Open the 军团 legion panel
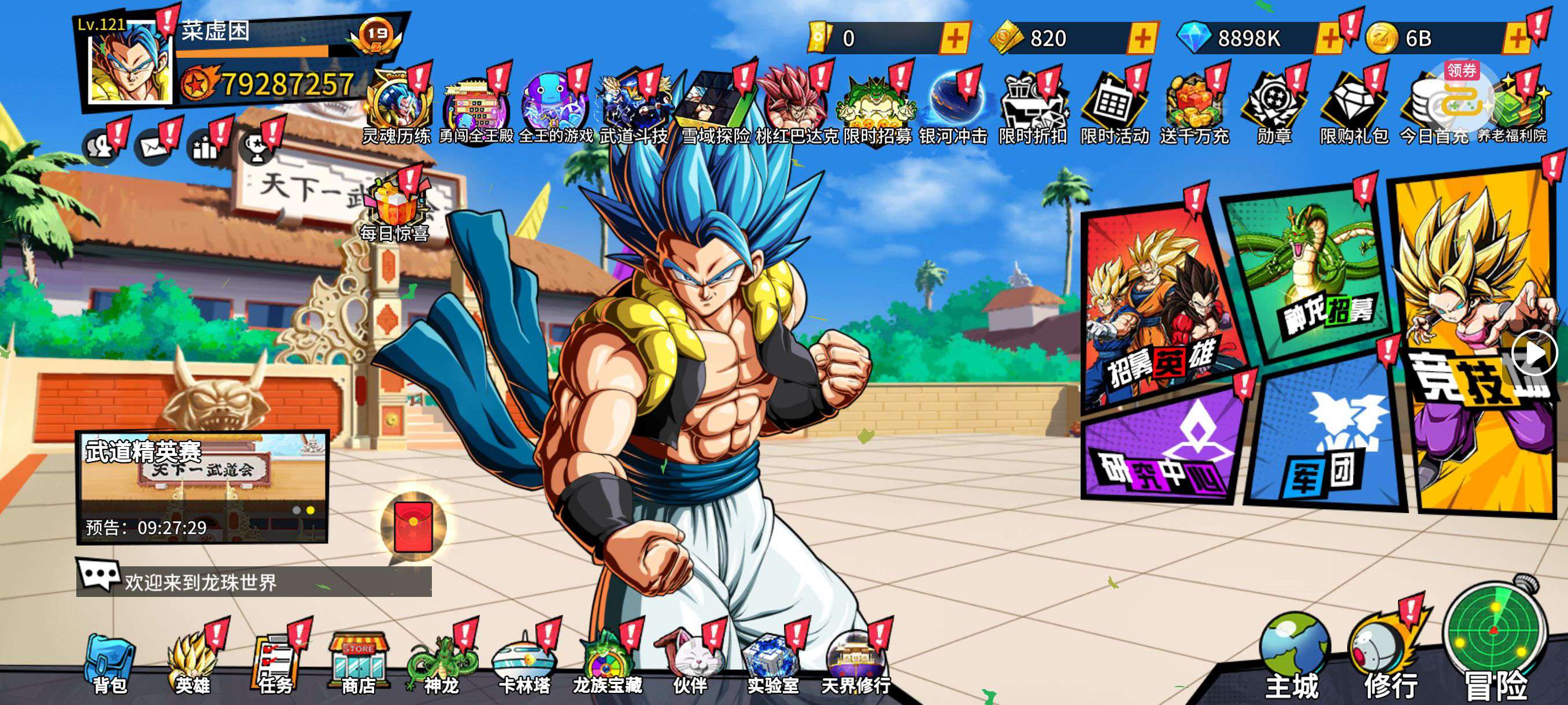This screenshot has width=1568, height=705. pos(1324,444)
